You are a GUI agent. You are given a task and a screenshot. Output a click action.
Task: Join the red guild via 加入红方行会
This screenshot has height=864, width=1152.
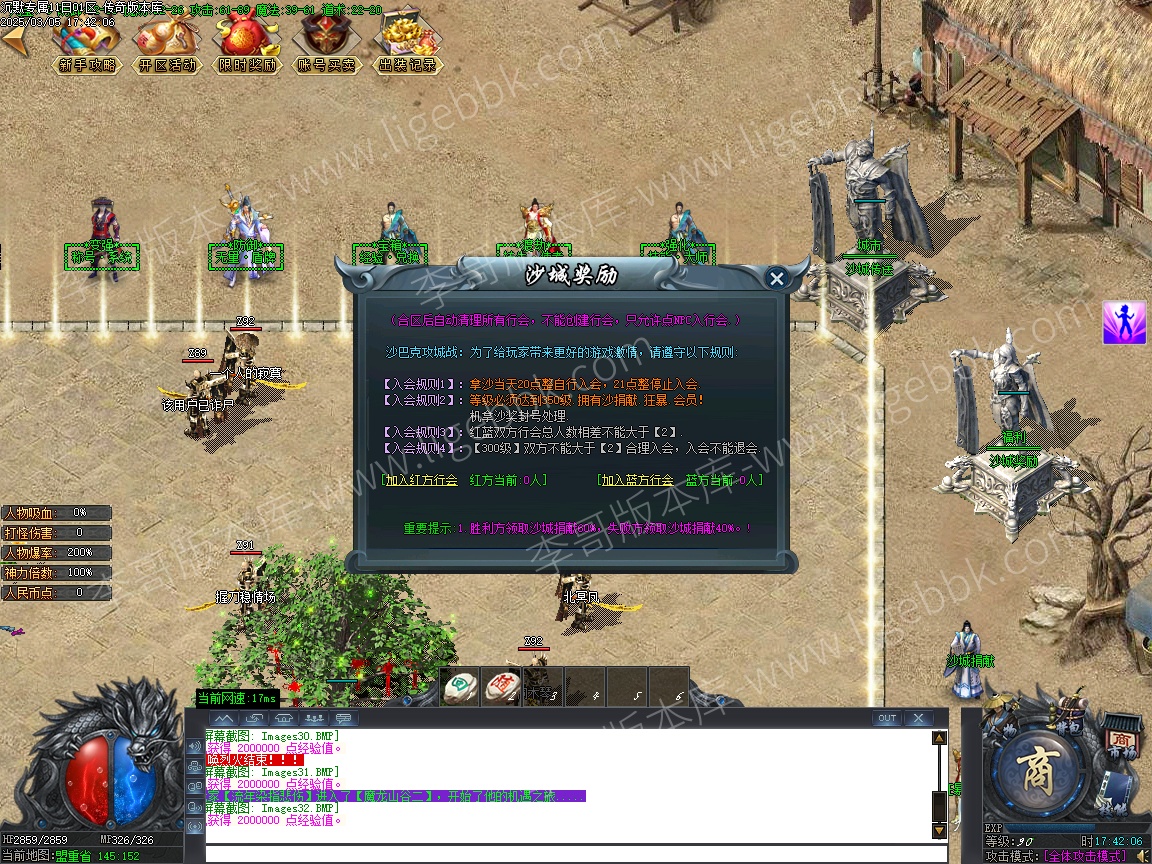(x=421, y=480)
